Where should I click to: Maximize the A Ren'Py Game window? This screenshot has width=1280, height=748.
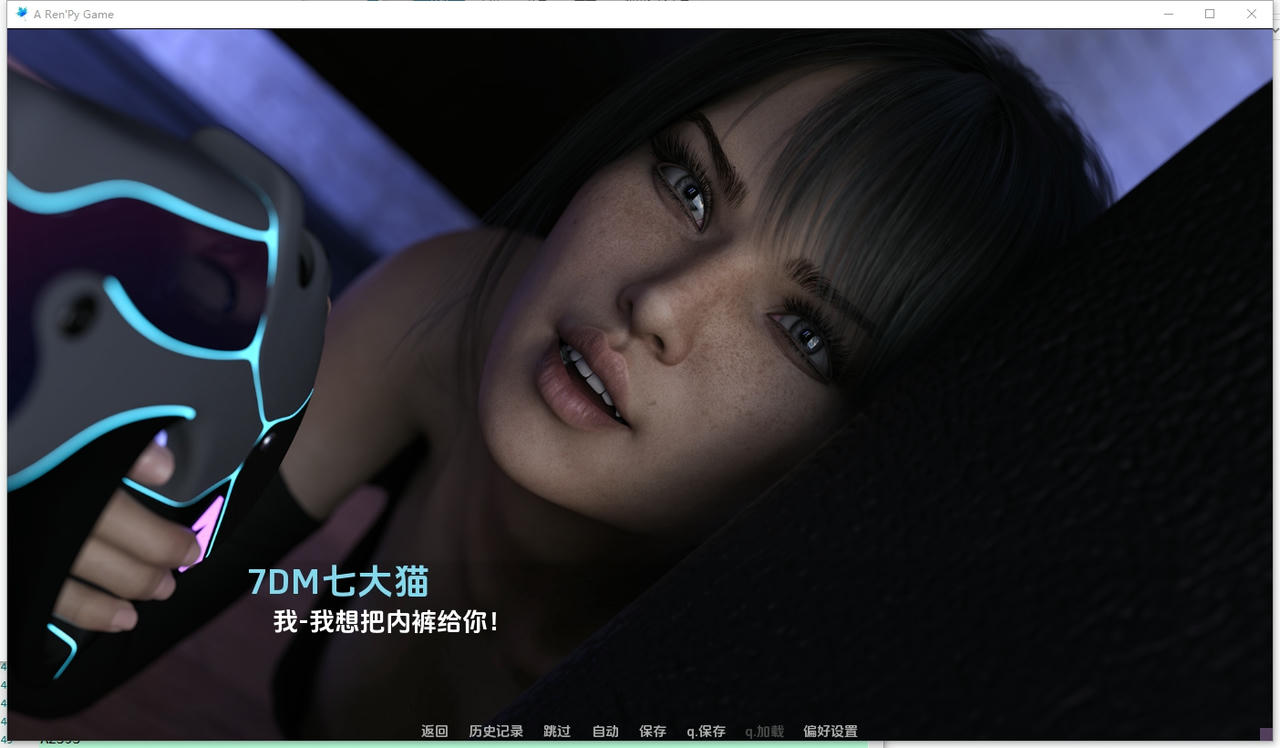tap(1210, 13)
